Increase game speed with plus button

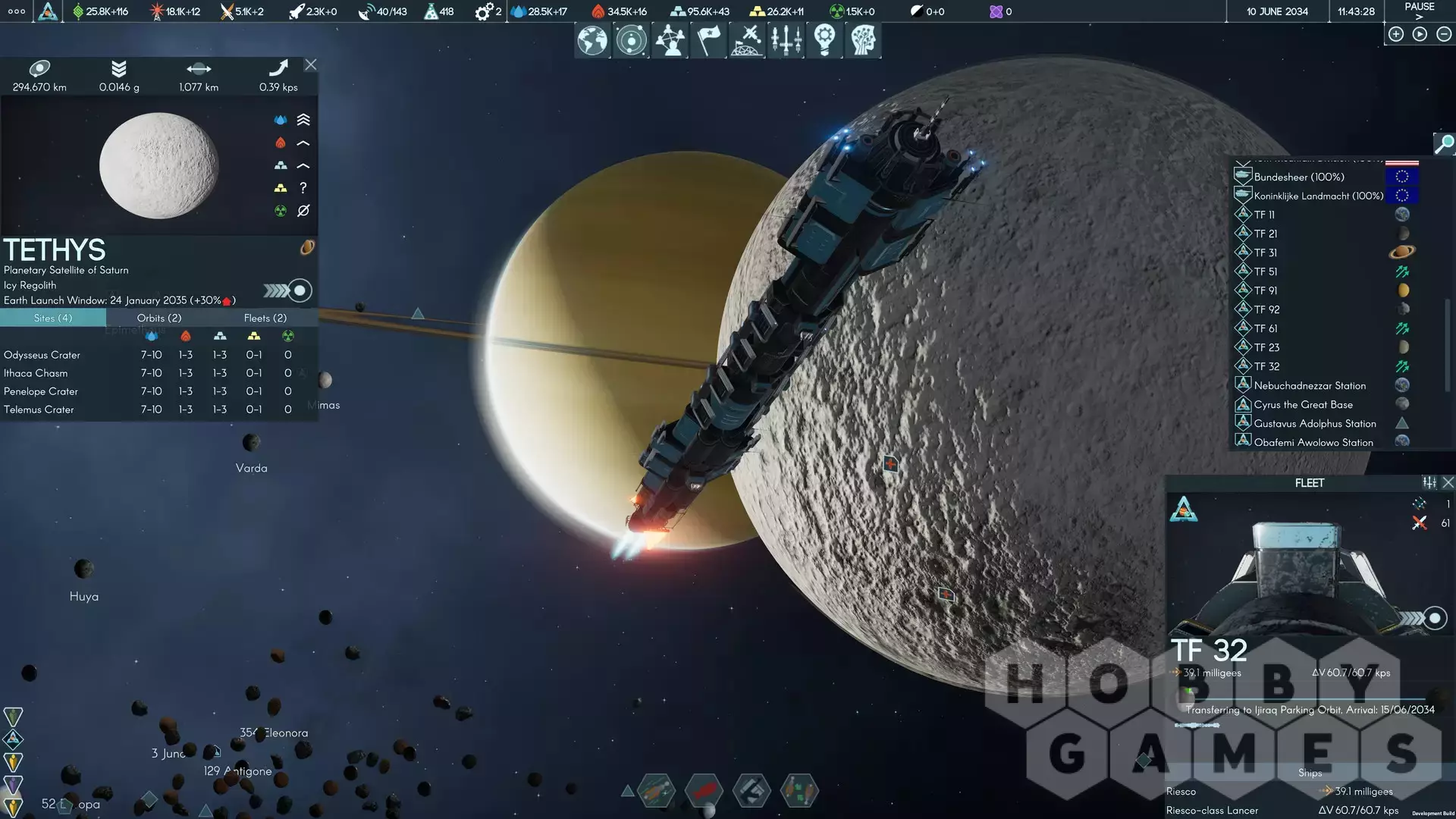(x=1396, y=34)
